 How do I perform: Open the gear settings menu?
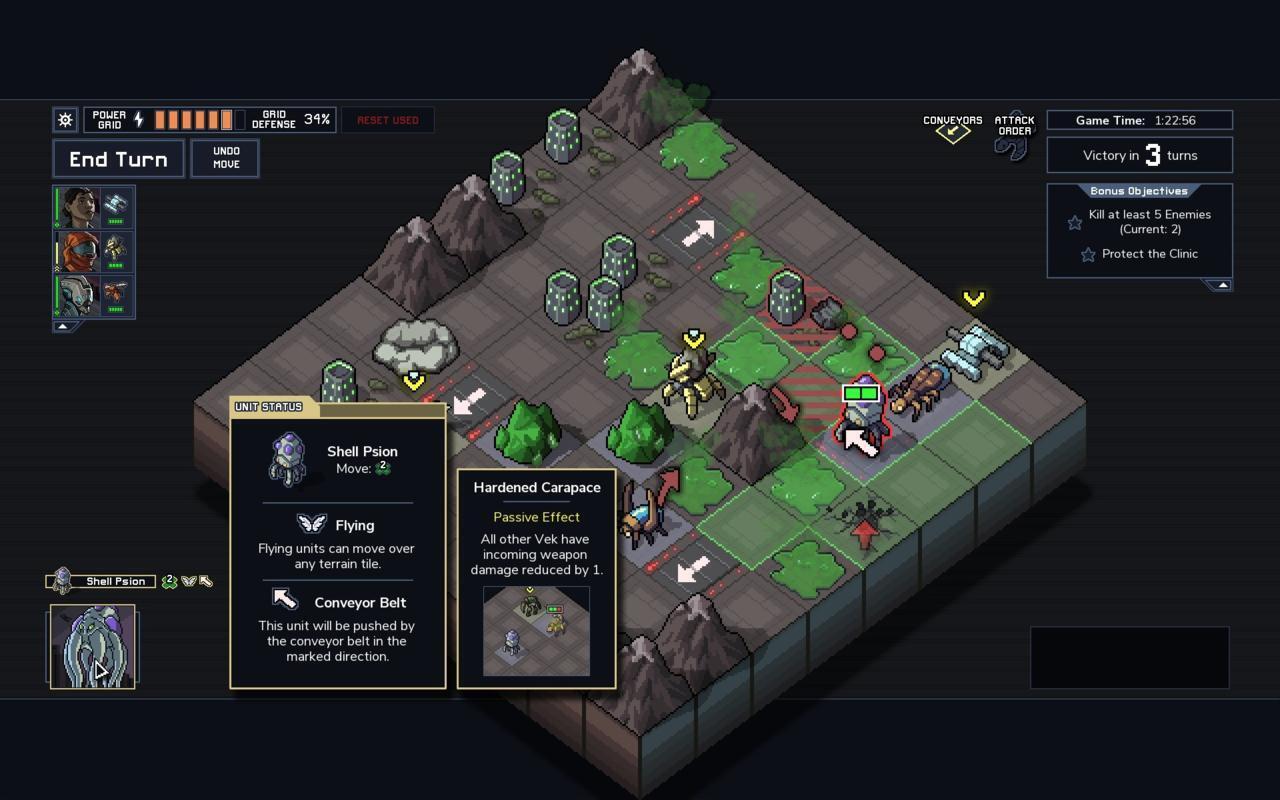pos(65,120)
